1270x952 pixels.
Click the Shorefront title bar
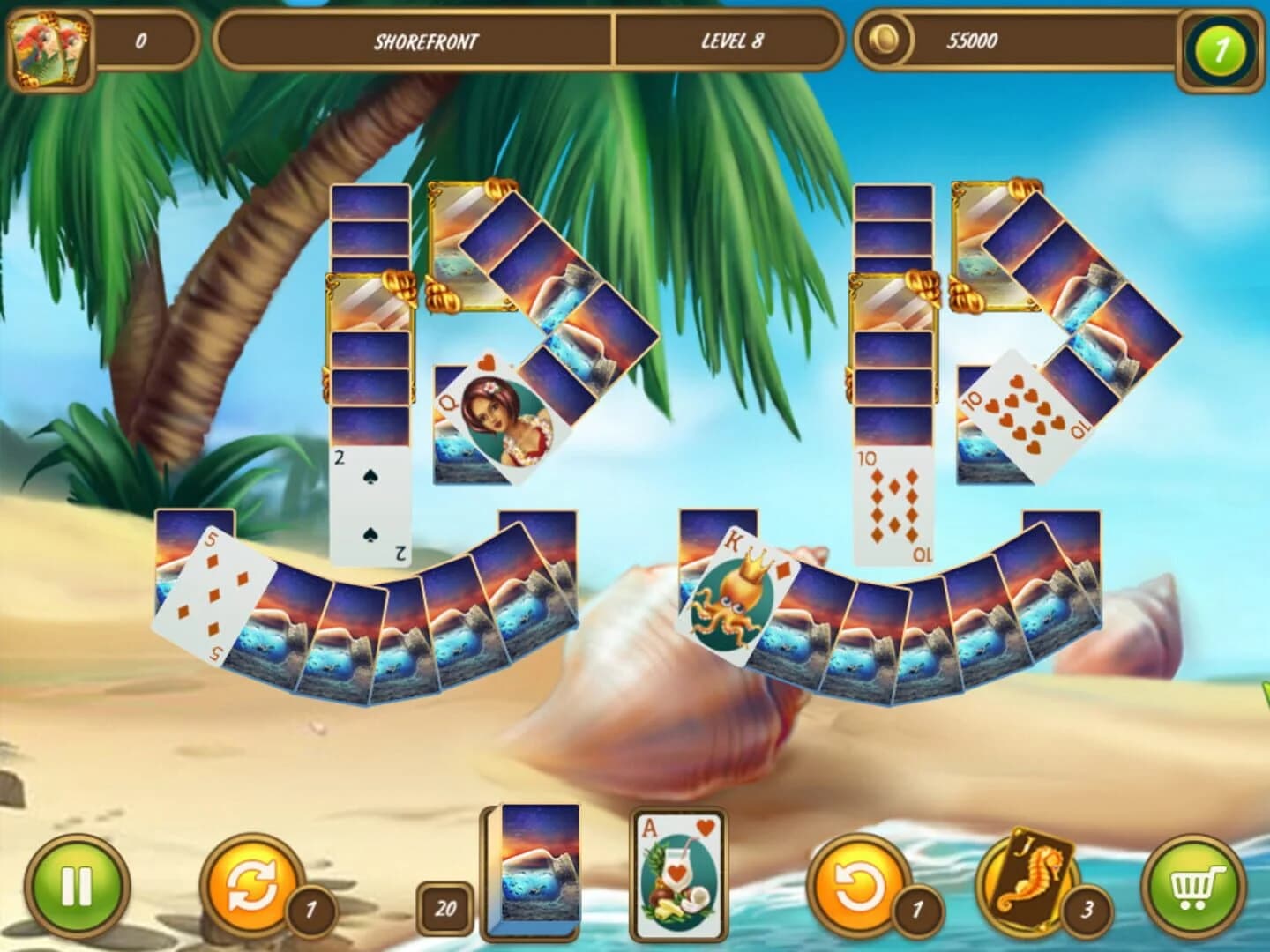(419, 40)
